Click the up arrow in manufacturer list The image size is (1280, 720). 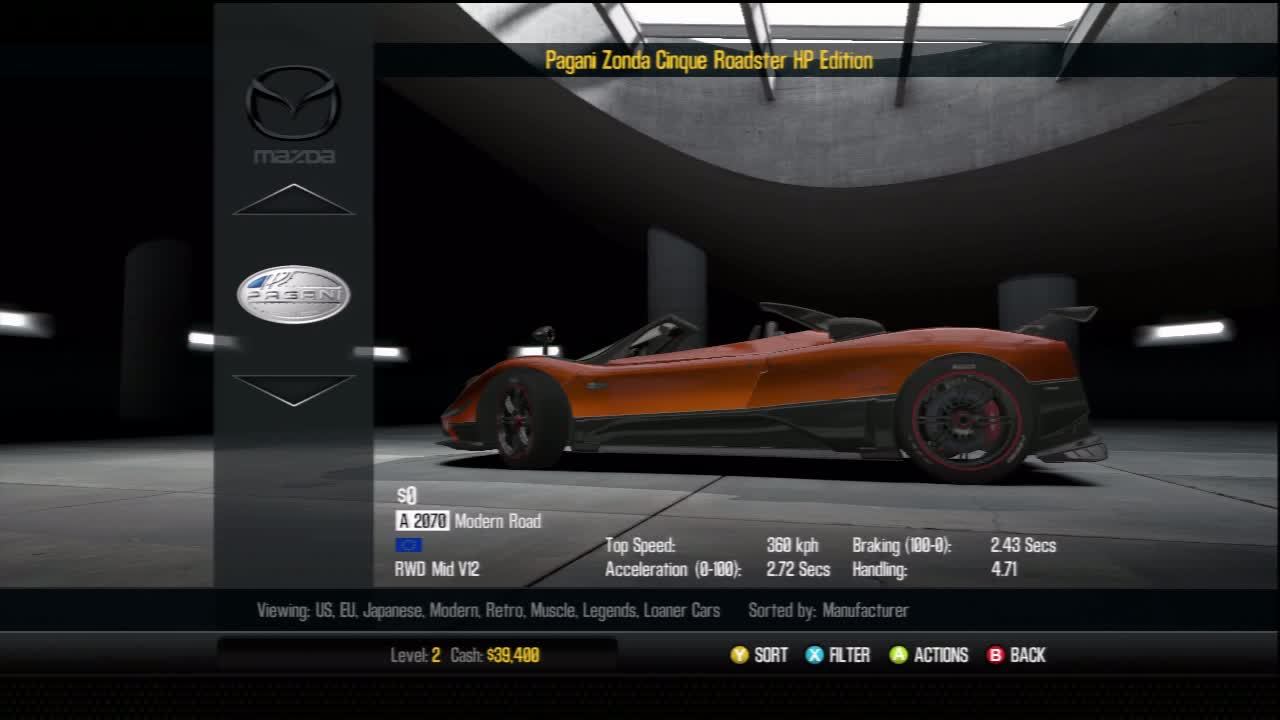point(293,200)
